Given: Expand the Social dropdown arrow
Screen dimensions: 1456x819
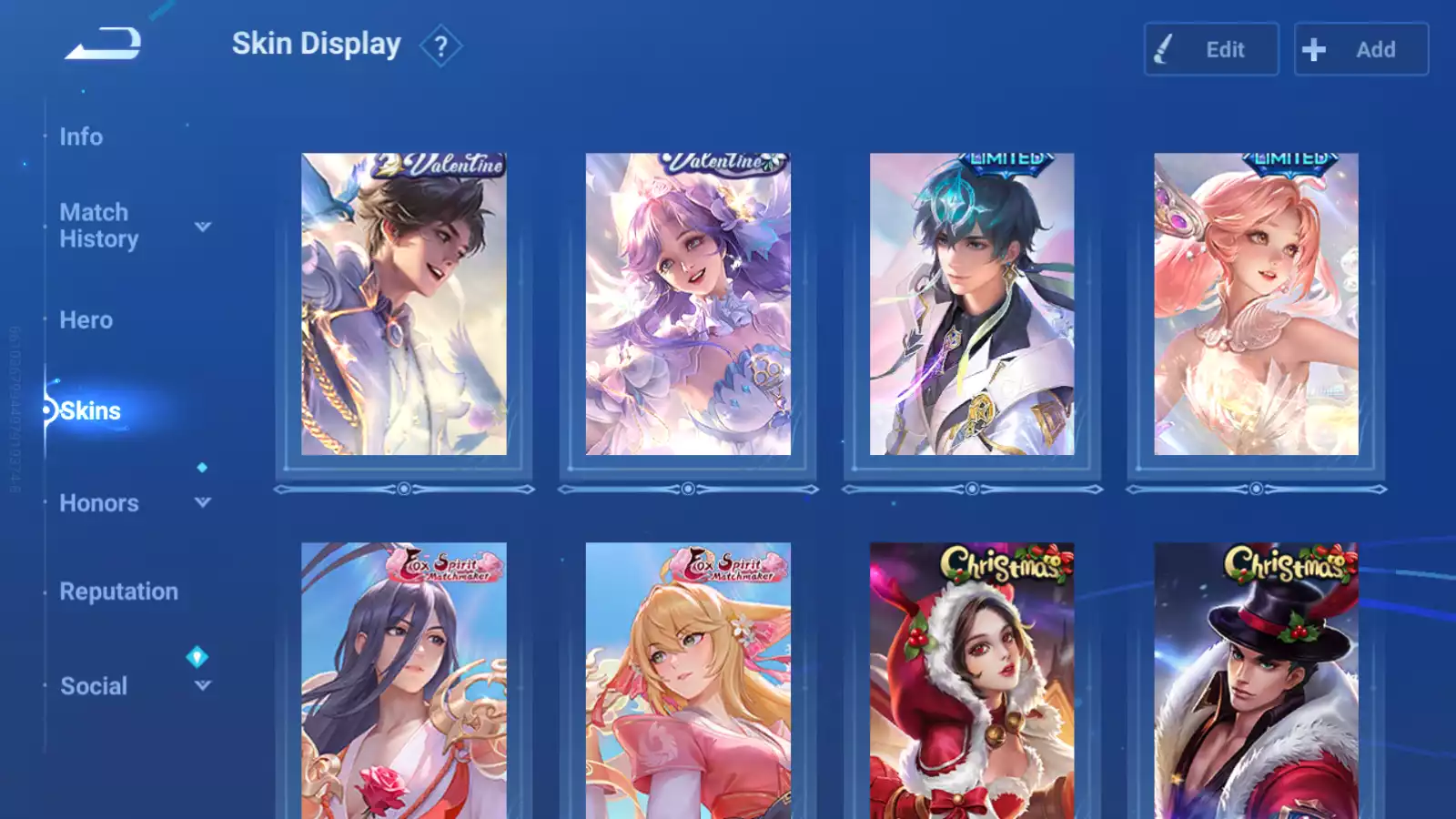Looking at the screenshot, I should (x=203, y=685).
